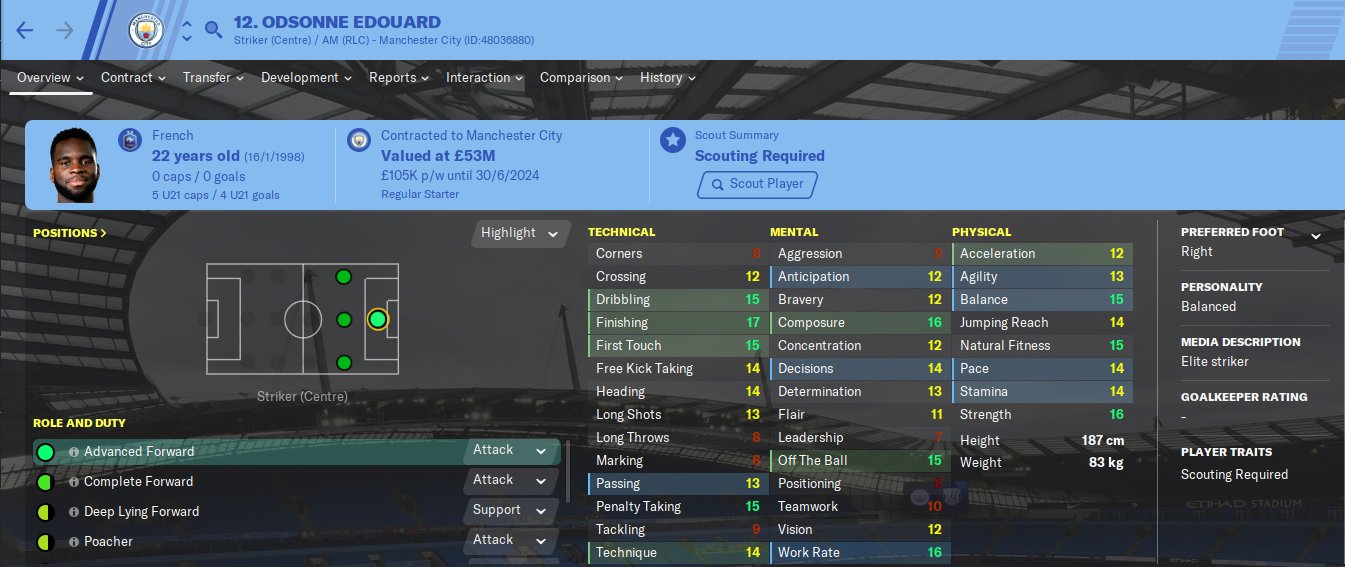The image size is (1345, 567).
Task: Expand the Preferred Foot panel arrow
Action: 1316,236
